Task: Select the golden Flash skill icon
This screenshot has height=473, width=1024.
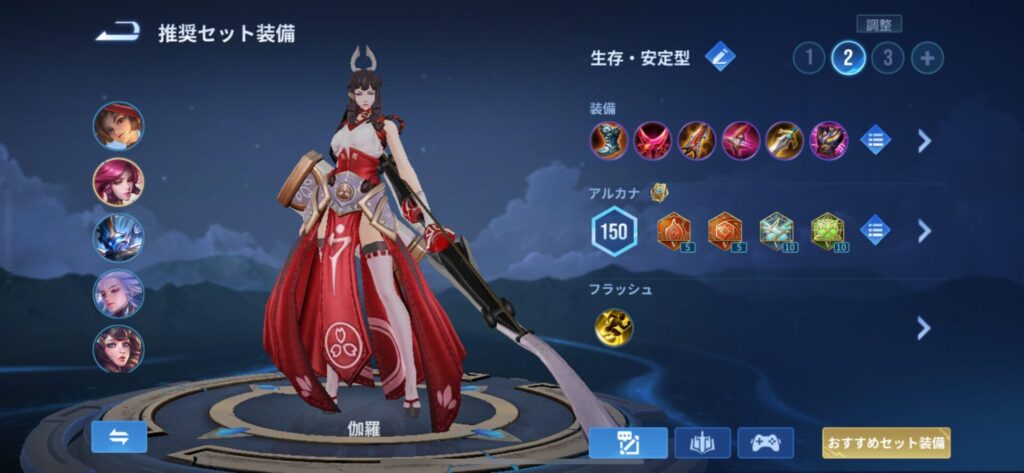Action: click(613, 327)
